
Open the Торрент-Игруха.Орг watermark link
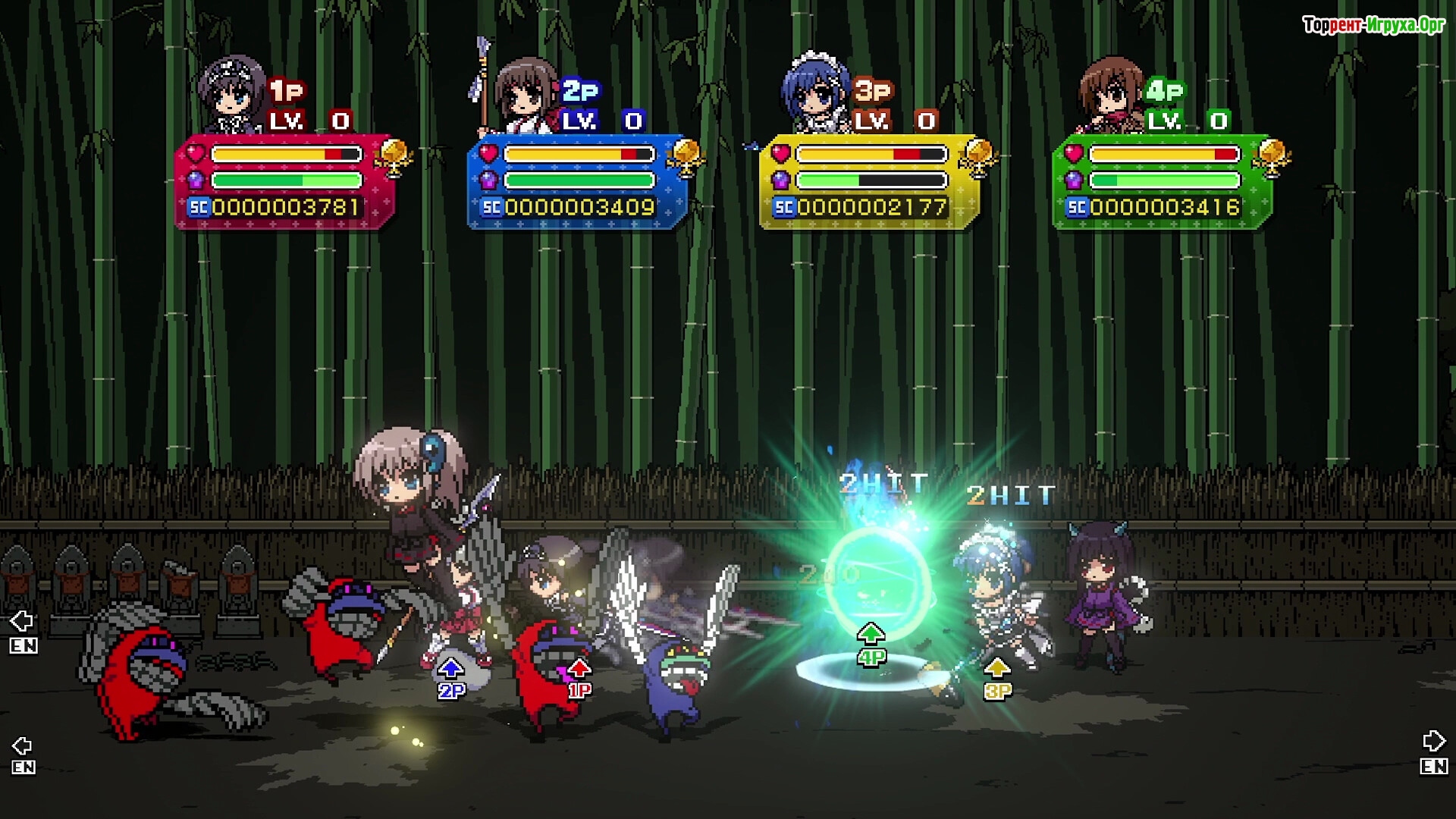[x=1373, y=25]
